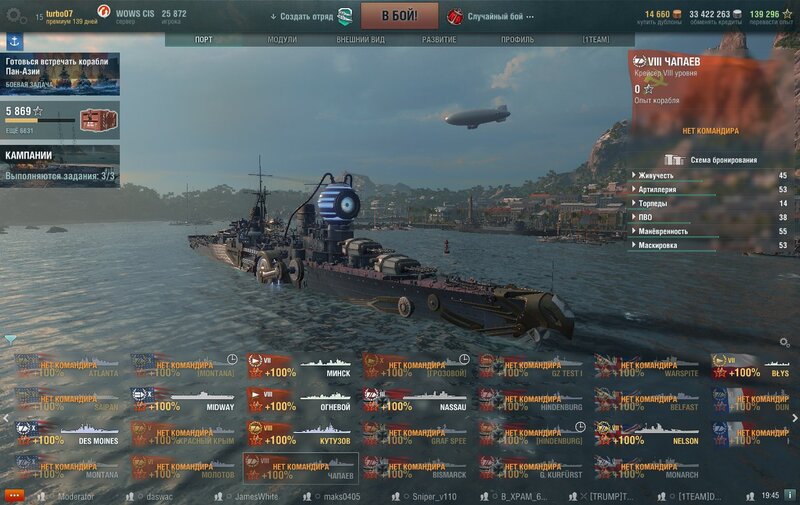Open the settings gear menu

[x=15, y=16]
